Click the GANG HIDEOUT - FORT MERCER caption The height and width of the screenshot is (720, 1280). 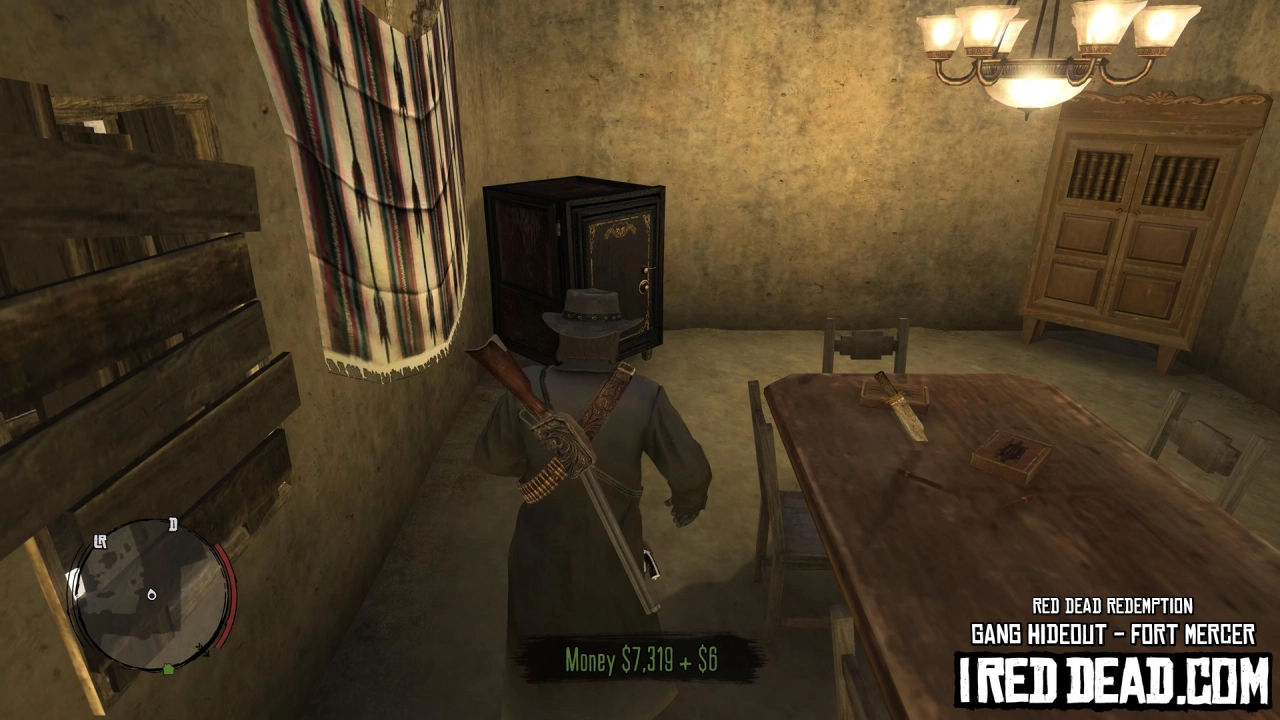(x=1113, y=631)
